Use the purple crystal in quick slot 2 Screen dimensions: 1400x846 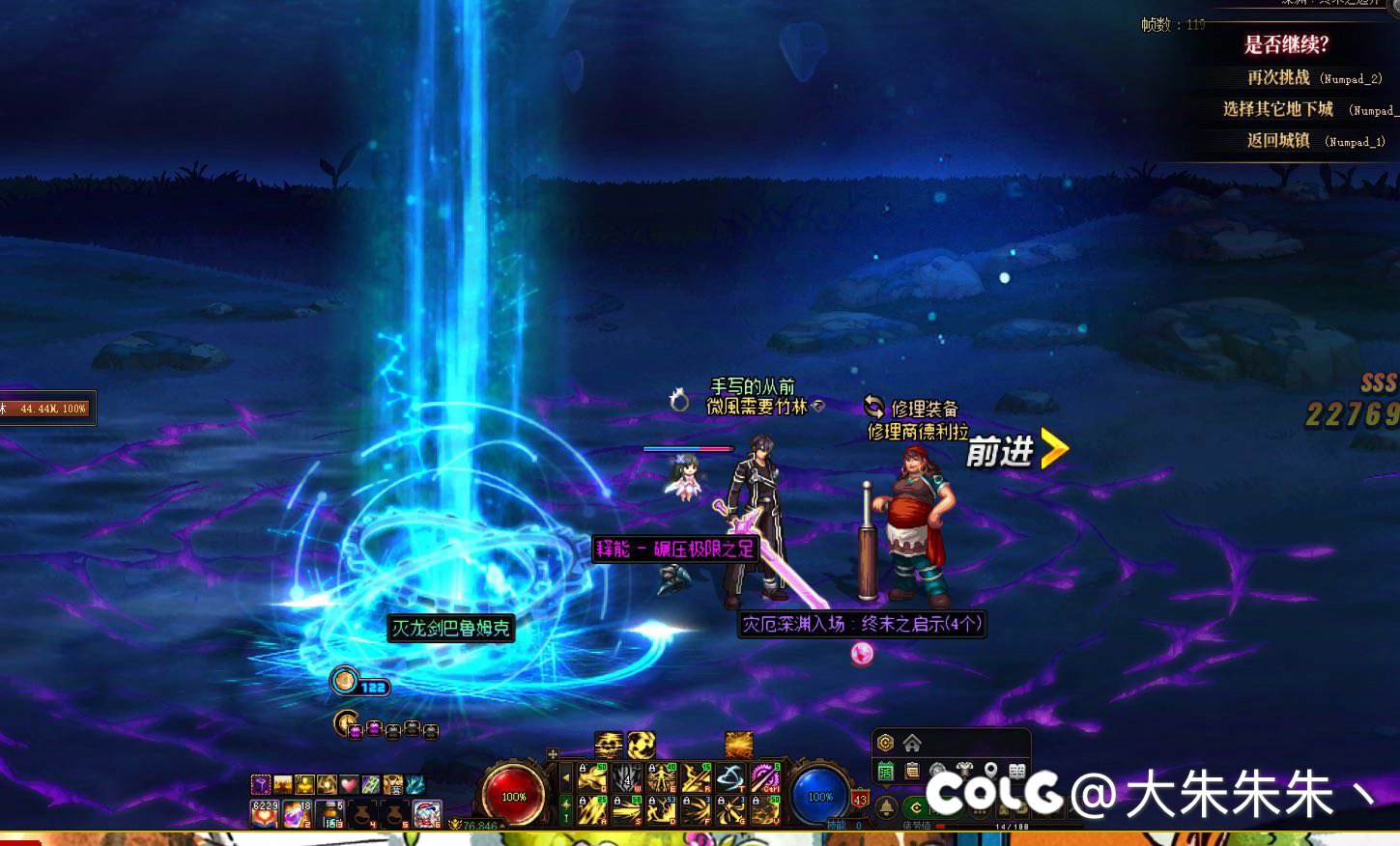click(298, 813)
